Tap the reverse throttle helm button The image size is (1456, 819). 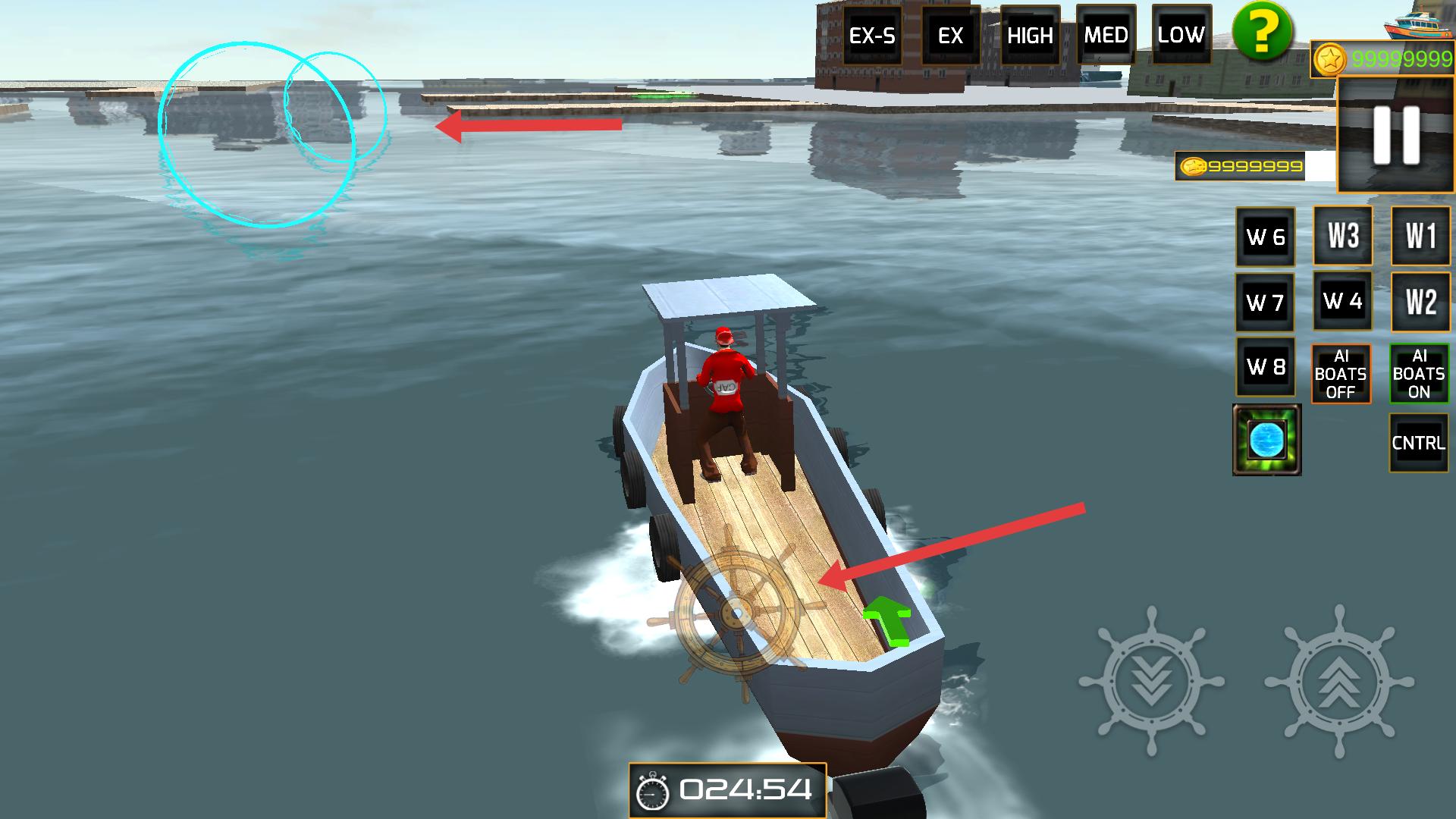click(1152, 680)
